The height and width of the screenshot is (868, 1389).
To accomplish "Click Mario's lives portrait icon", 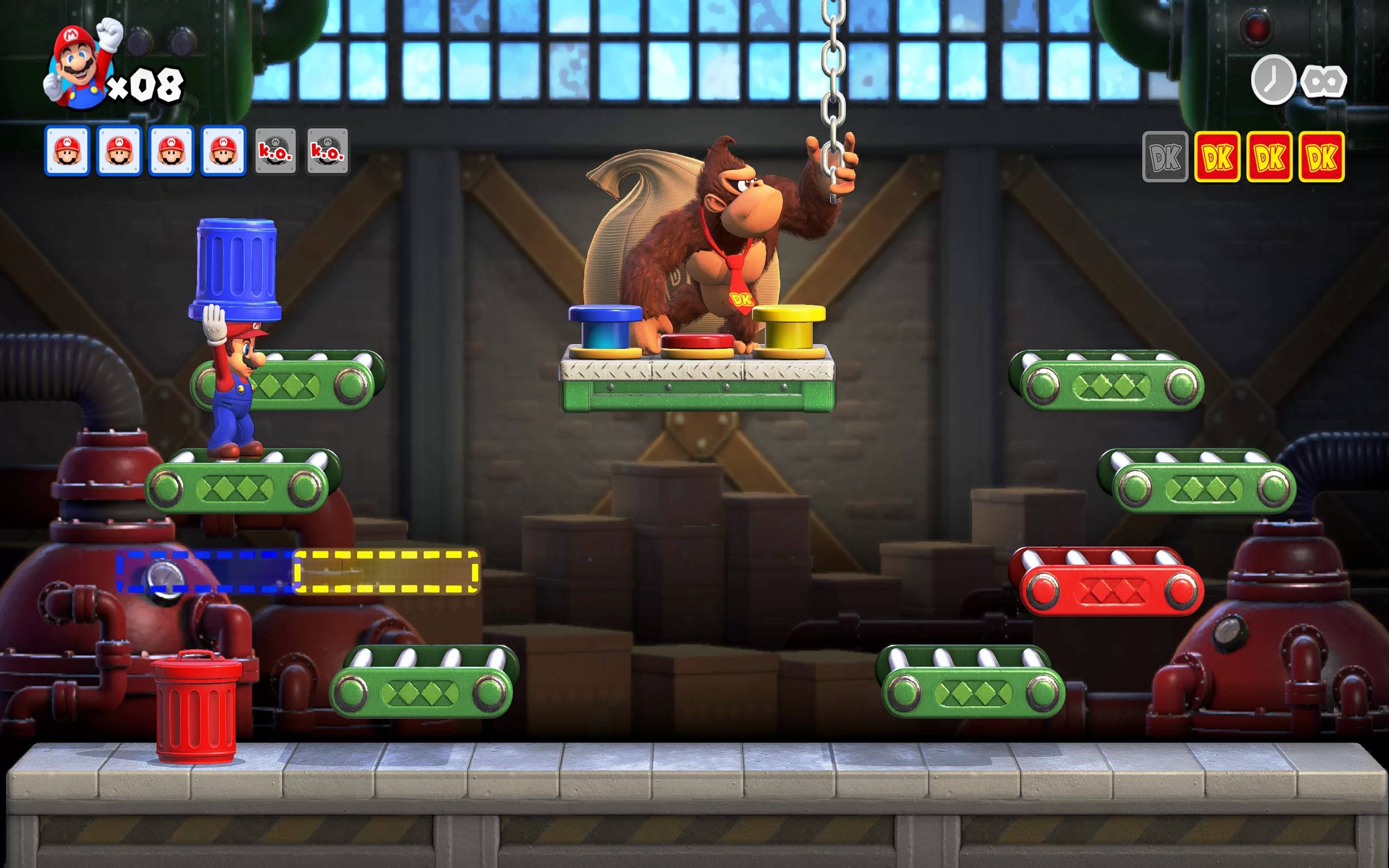I will click(x=80, y=66).
